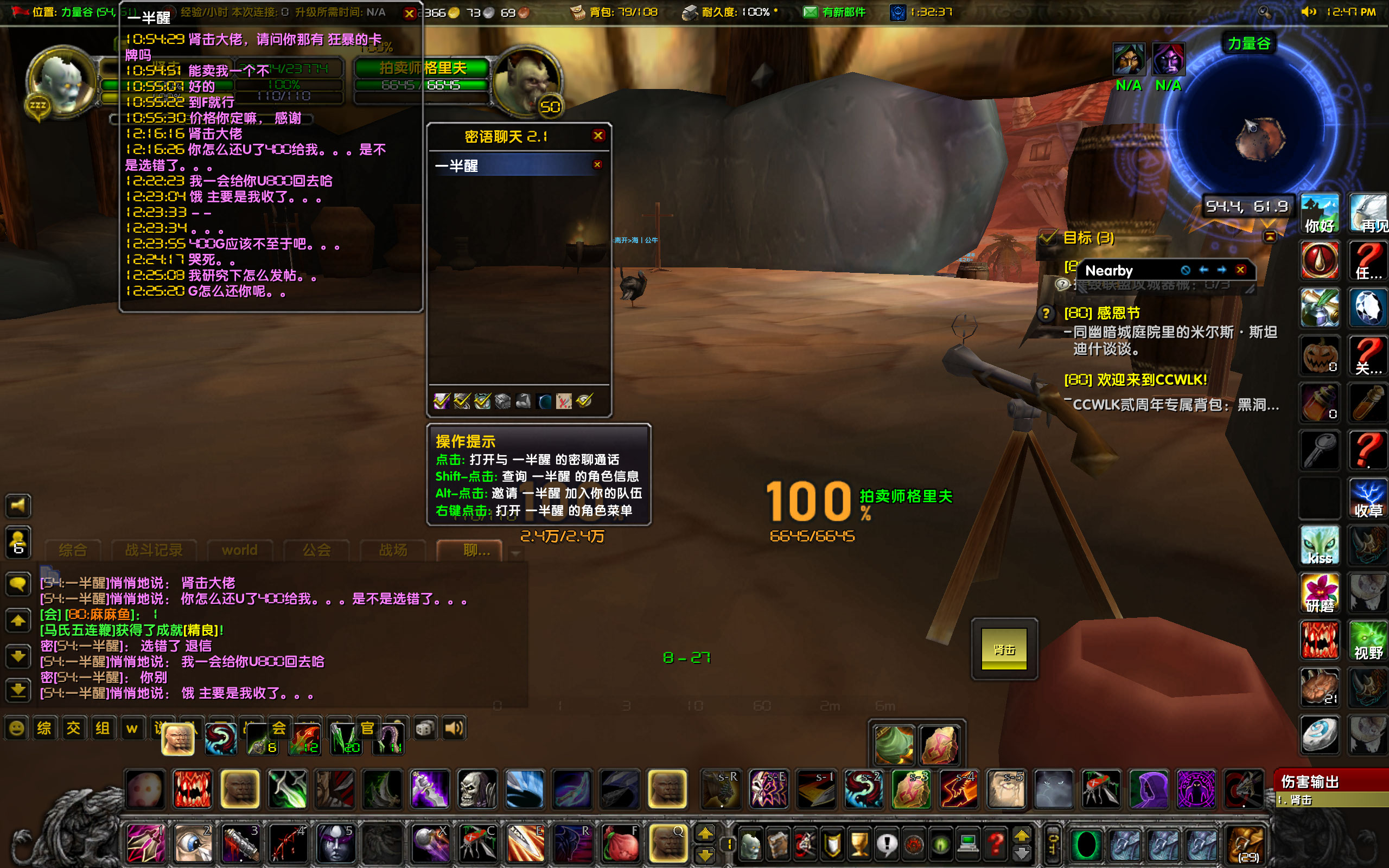Open the smiley emote icon above chat
The height and width of the screenshot is (868, 1389).
click(16, 728)
